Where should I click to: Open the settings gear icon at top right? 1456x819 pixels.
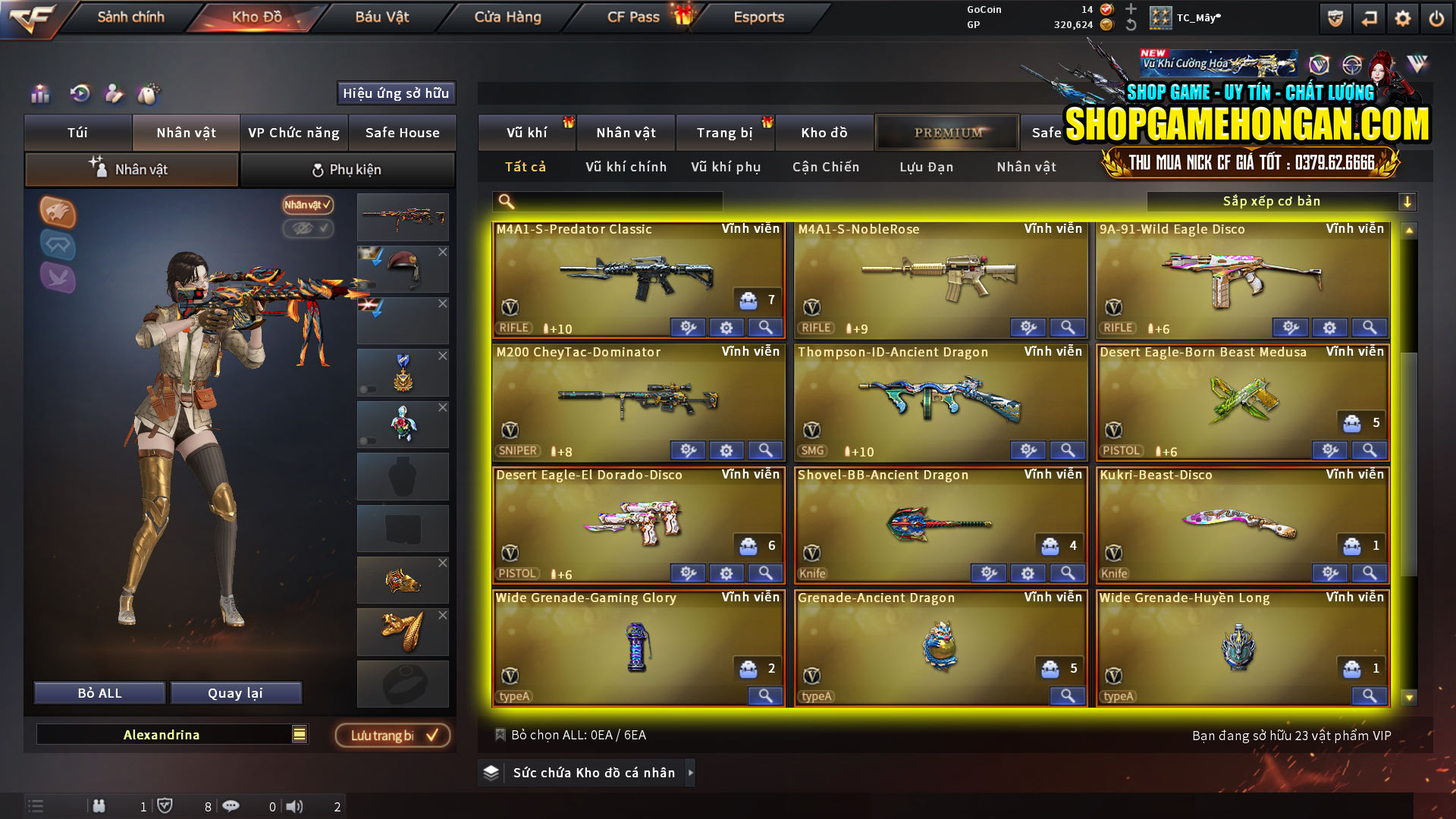click(1401, 17)
